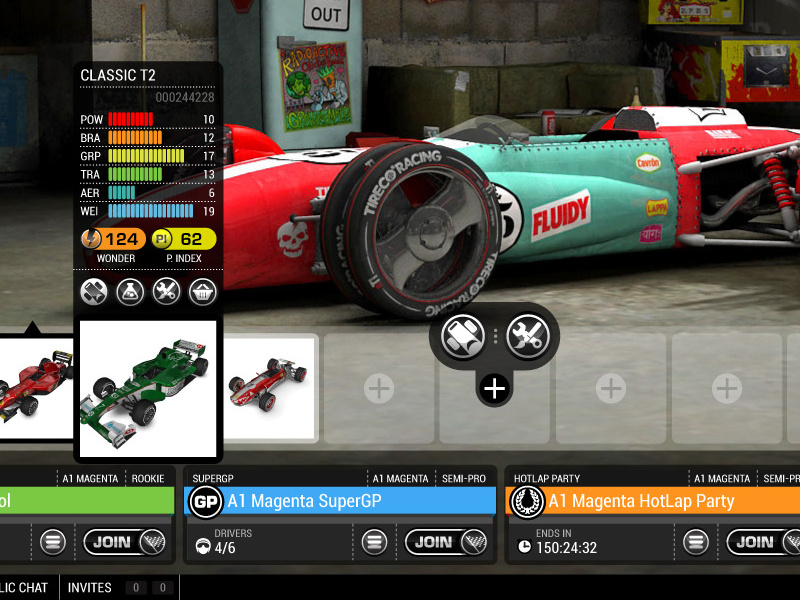Image resolution: width=800 pixels, height=600 pixels.
Task: Click the large wrench and screwdriver button
Action: click(x=527, y=337)
